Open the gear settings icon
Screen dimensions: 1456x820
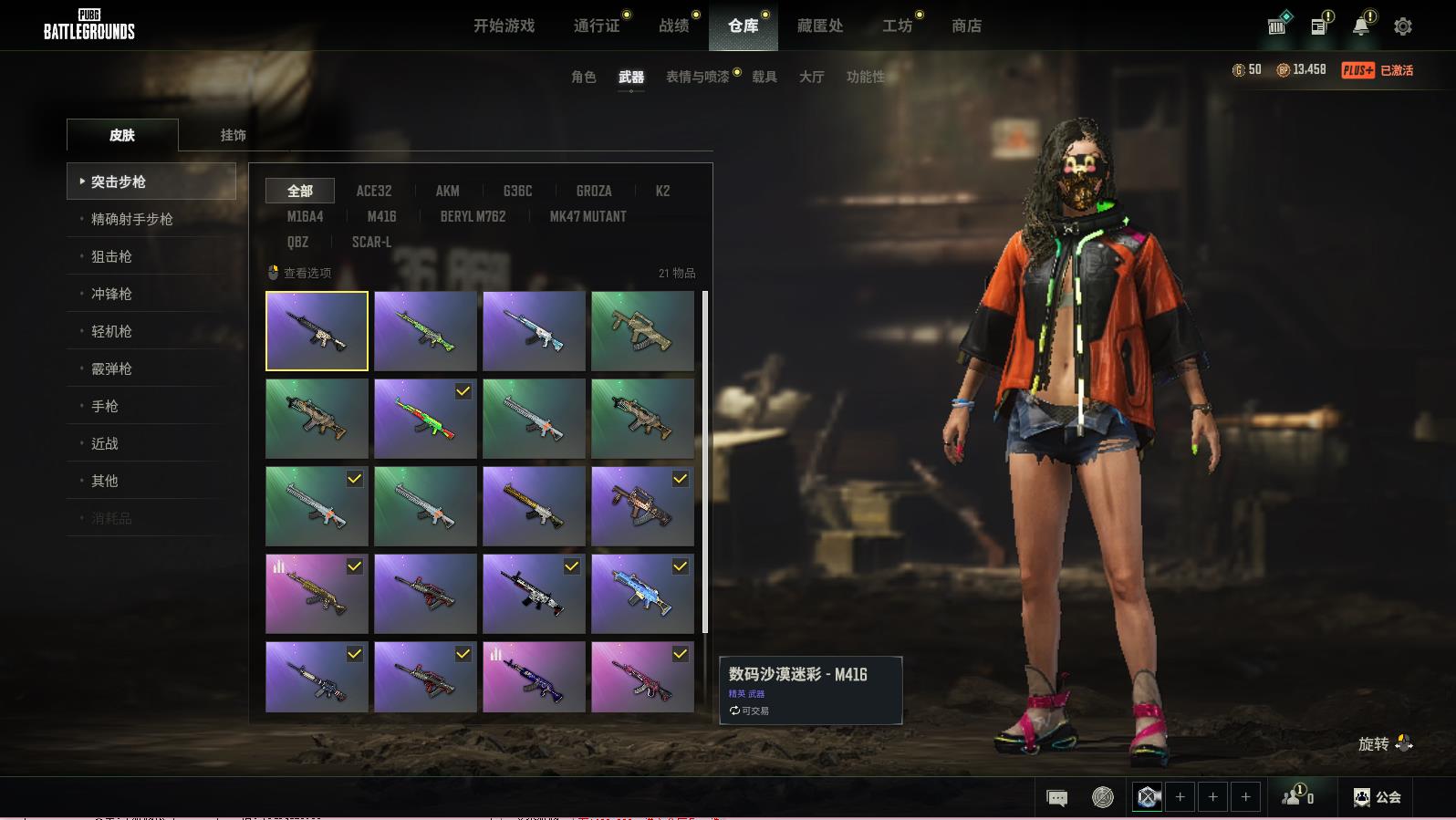1402,27
